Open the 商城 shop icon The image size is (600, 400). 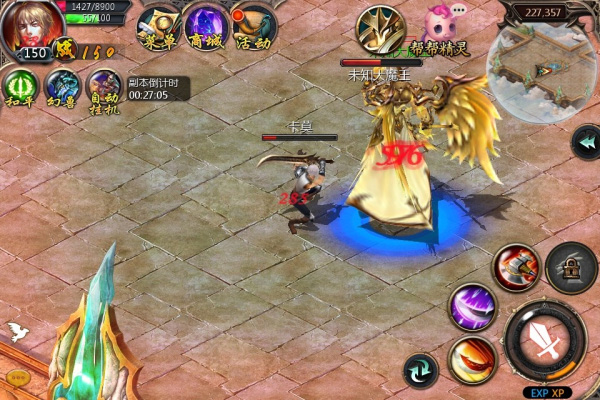[203, 24]
